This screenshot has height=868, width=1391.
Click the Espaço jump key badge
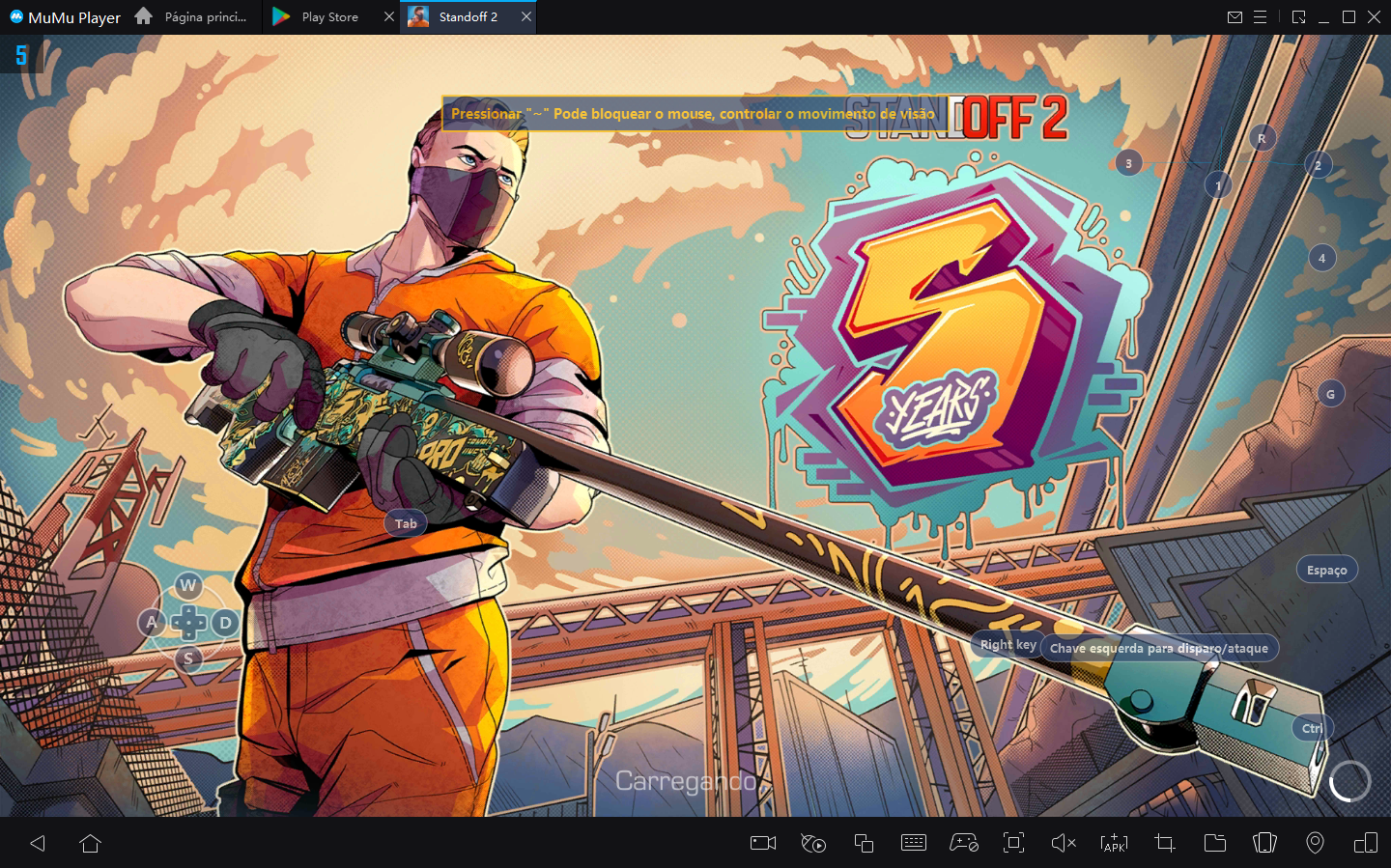pos(1326,570)
